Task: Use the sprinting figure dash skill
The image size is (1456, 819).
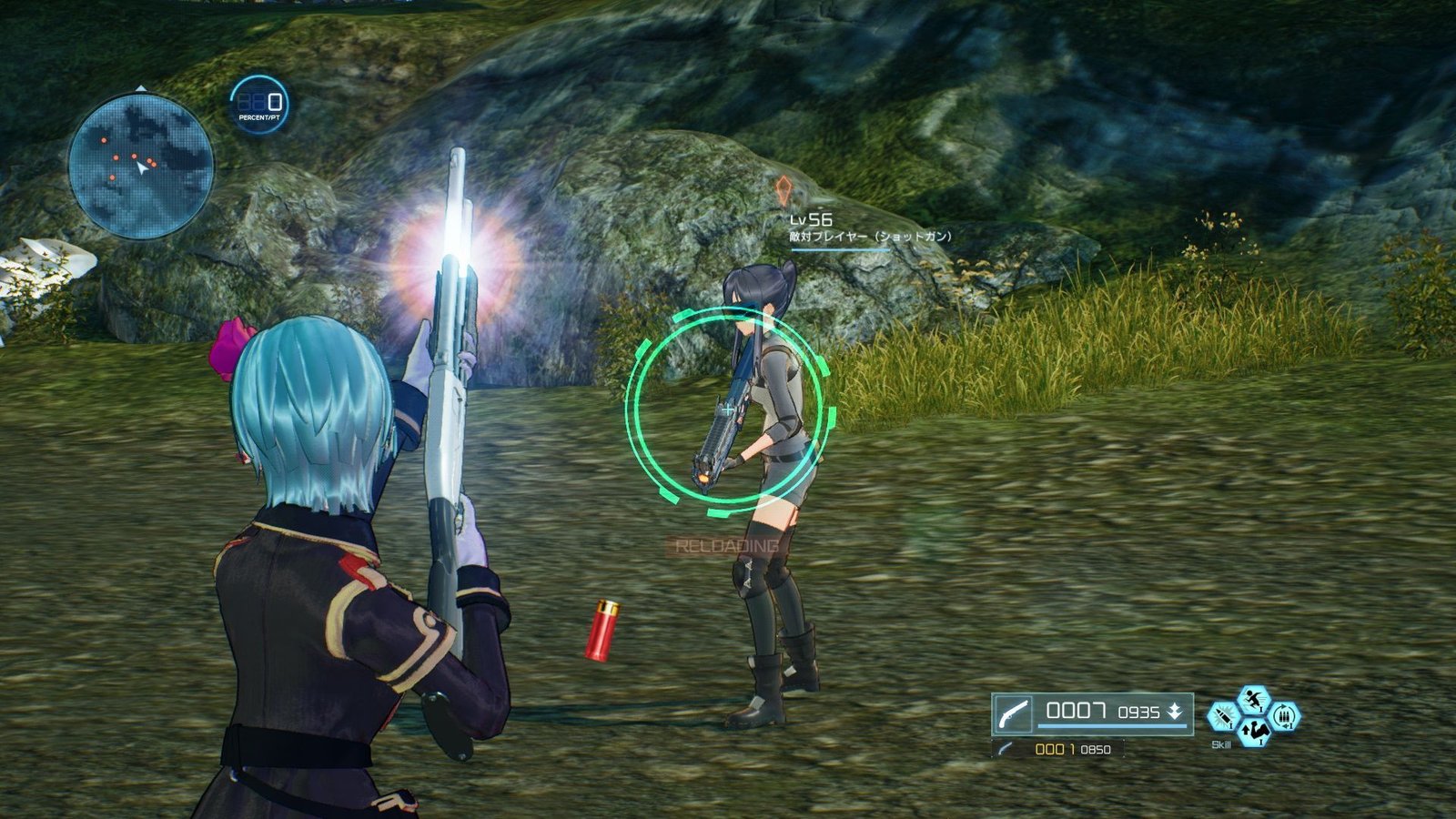Action: coord(1254,700)
